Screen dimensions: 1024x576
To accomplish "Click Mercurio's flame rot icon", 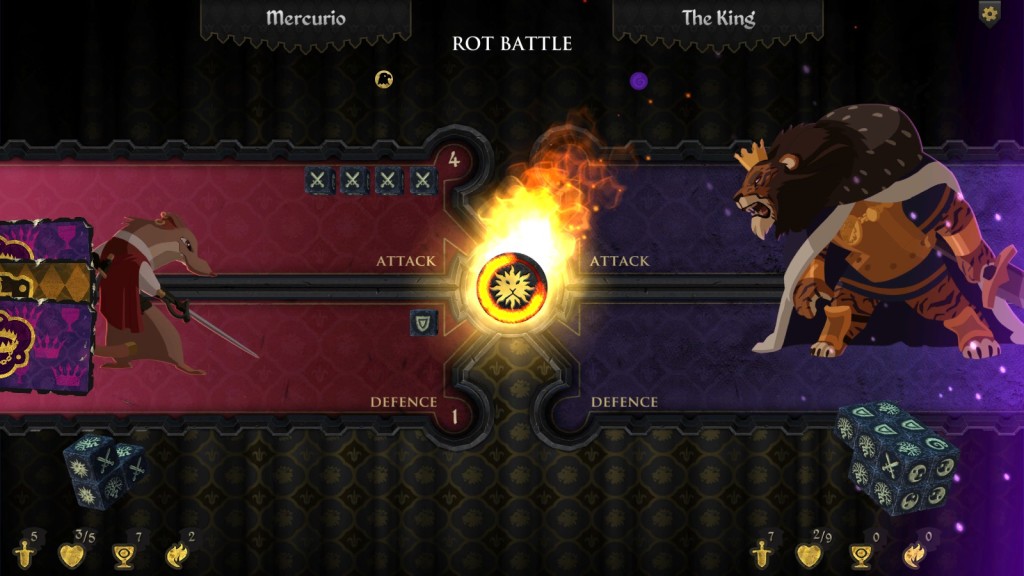I will point(176,555).
